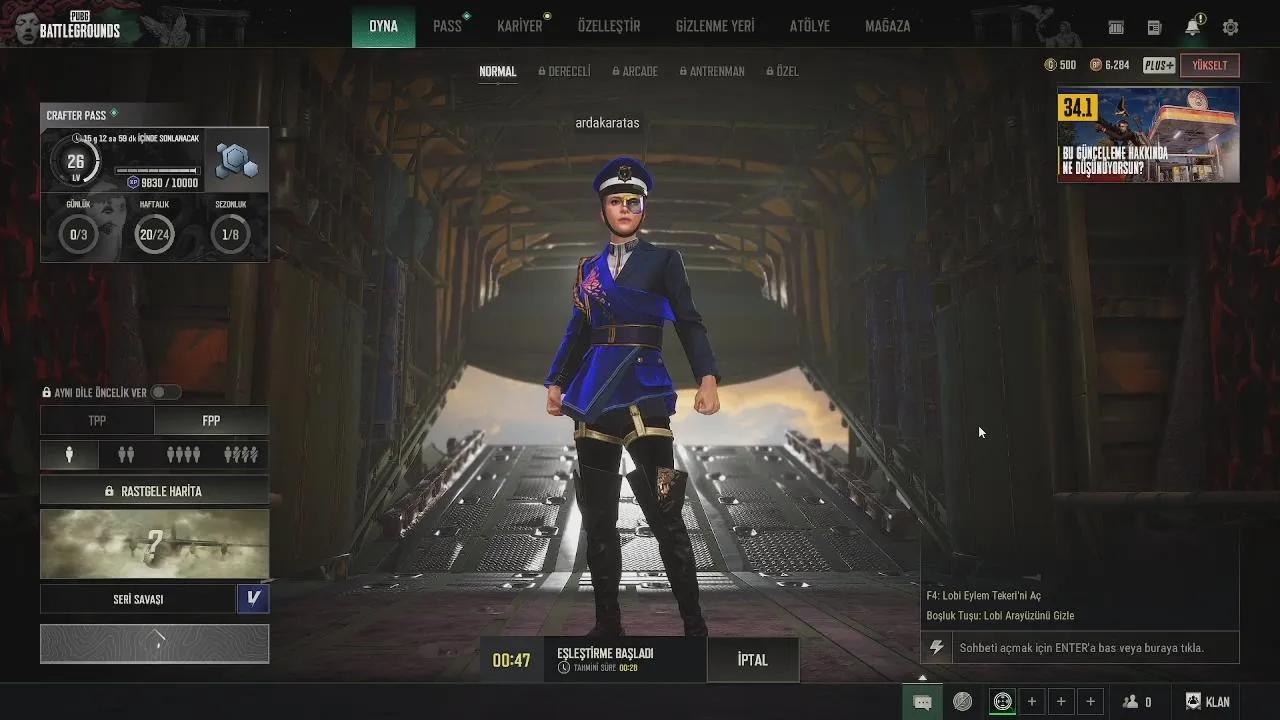Switch perspective to TPP
This screenshot has width=1280, height=720.
[97, 420]
